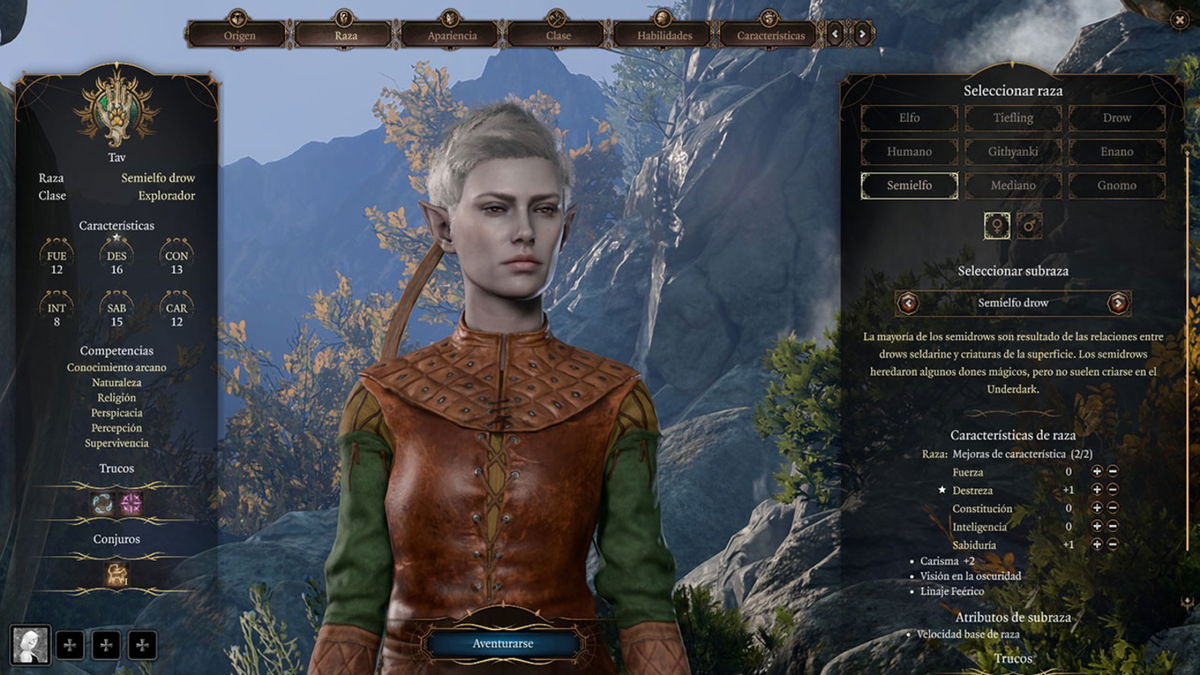Select the Gnomo race

coord(1117,186)
